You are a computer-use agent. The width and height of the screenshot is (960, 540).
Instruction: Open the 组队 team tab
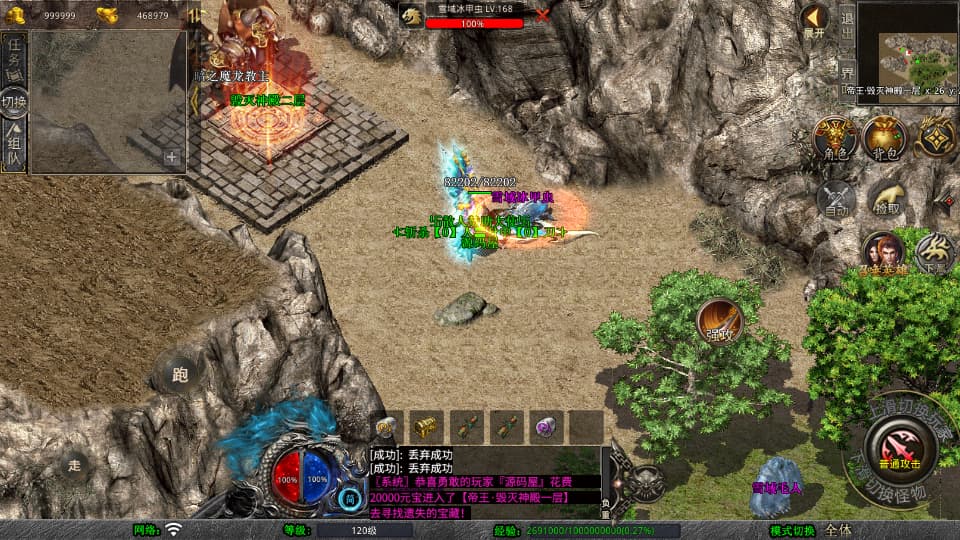pos(14,145)
